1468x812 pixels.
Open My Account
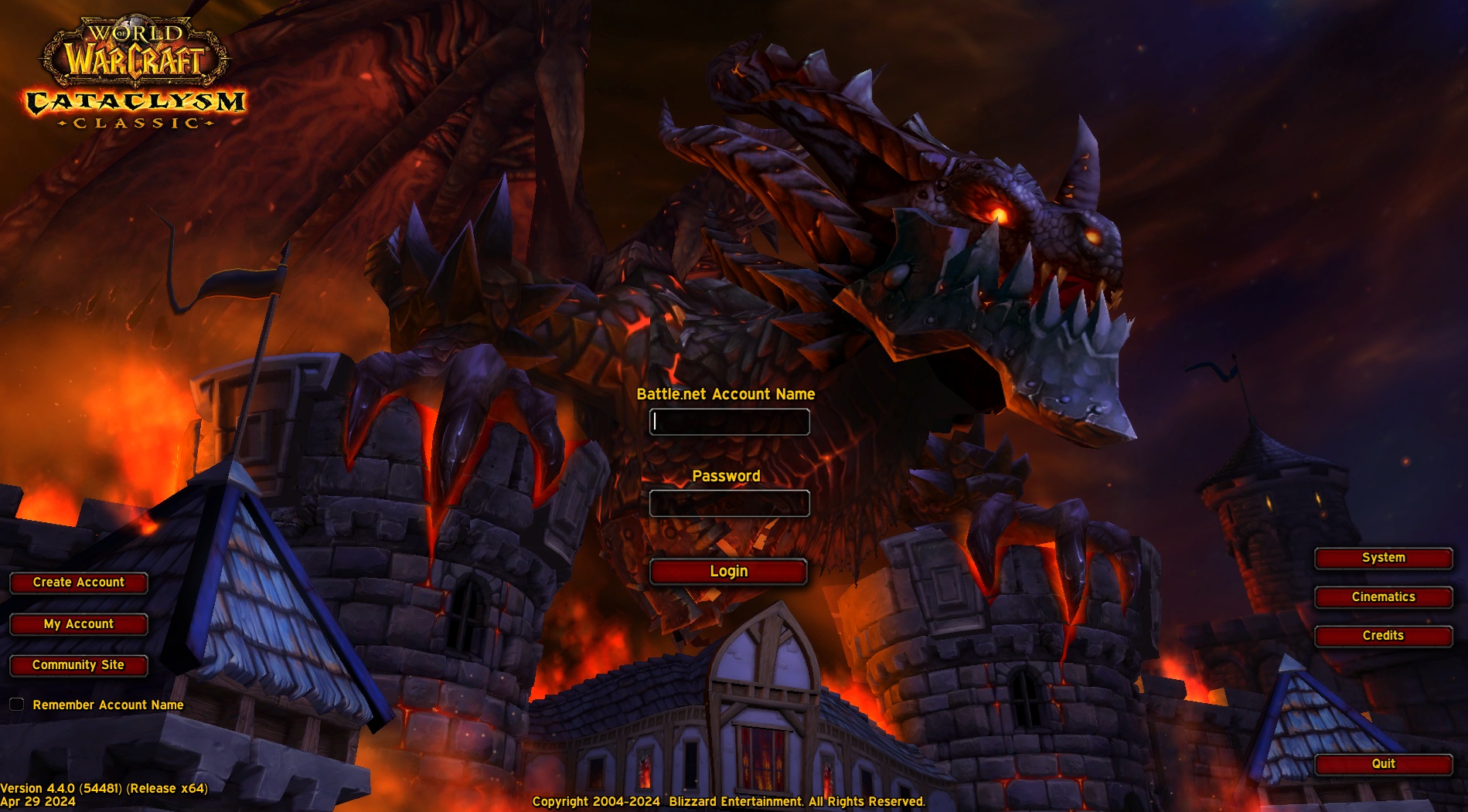[78, 624]
